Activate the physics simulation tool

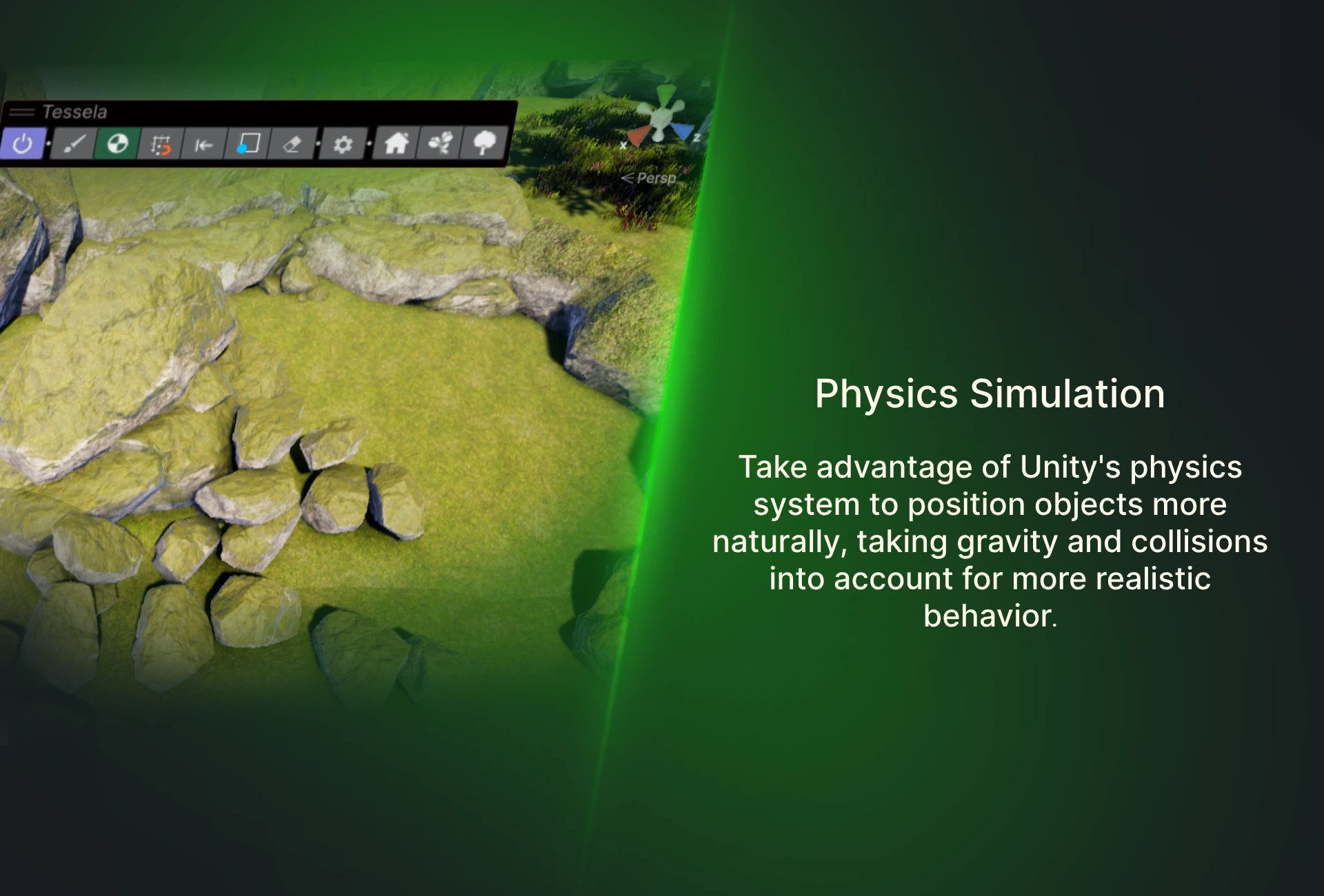pyautogui.click(x=117, y=144)
